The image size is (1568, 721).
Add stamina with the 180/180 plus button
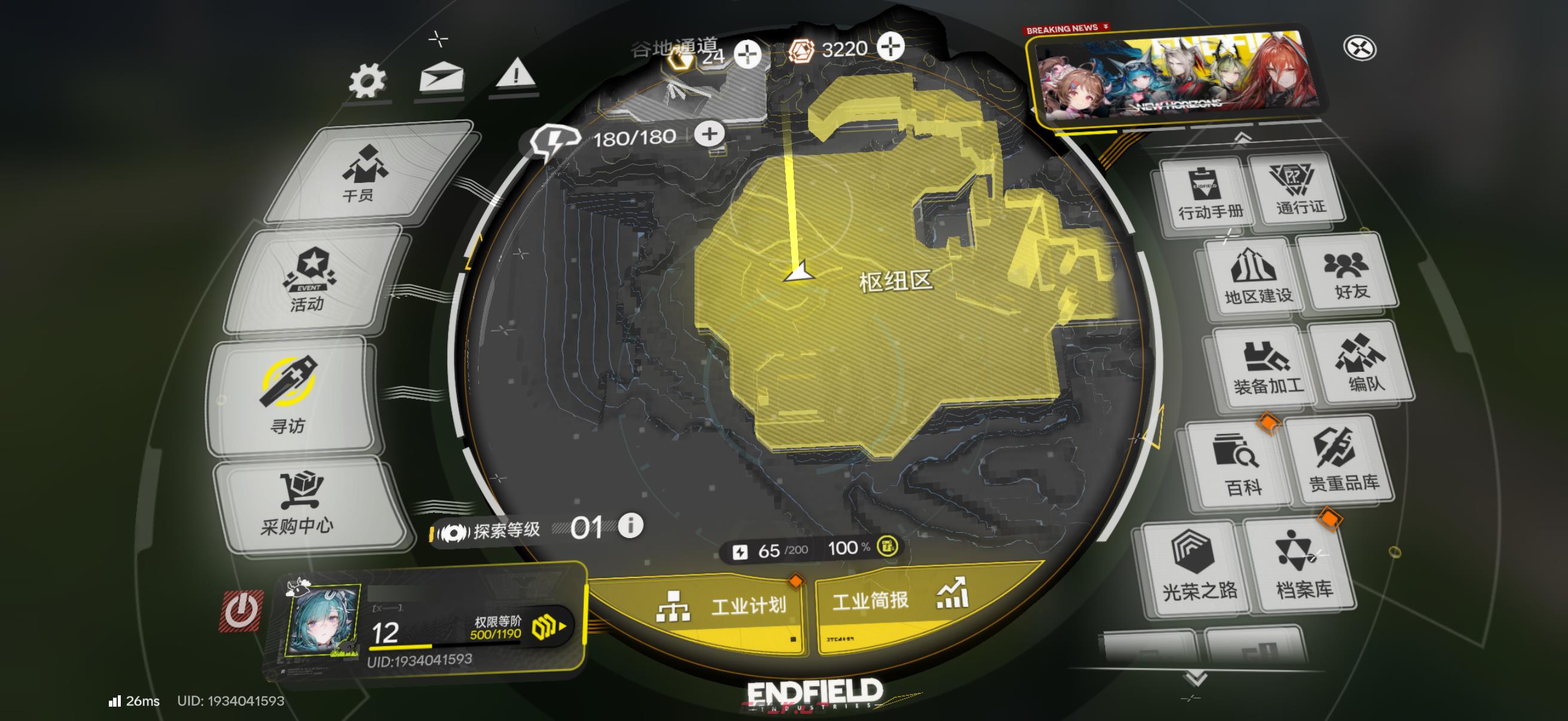pos(709,134)
